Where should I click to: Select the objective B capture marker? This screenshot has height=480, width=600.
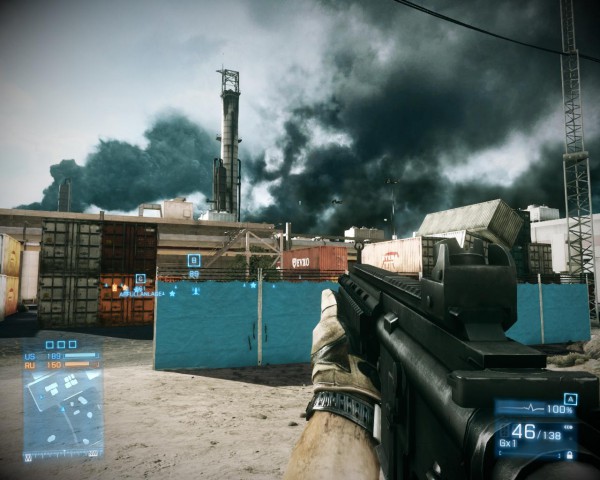coord(194,261)
